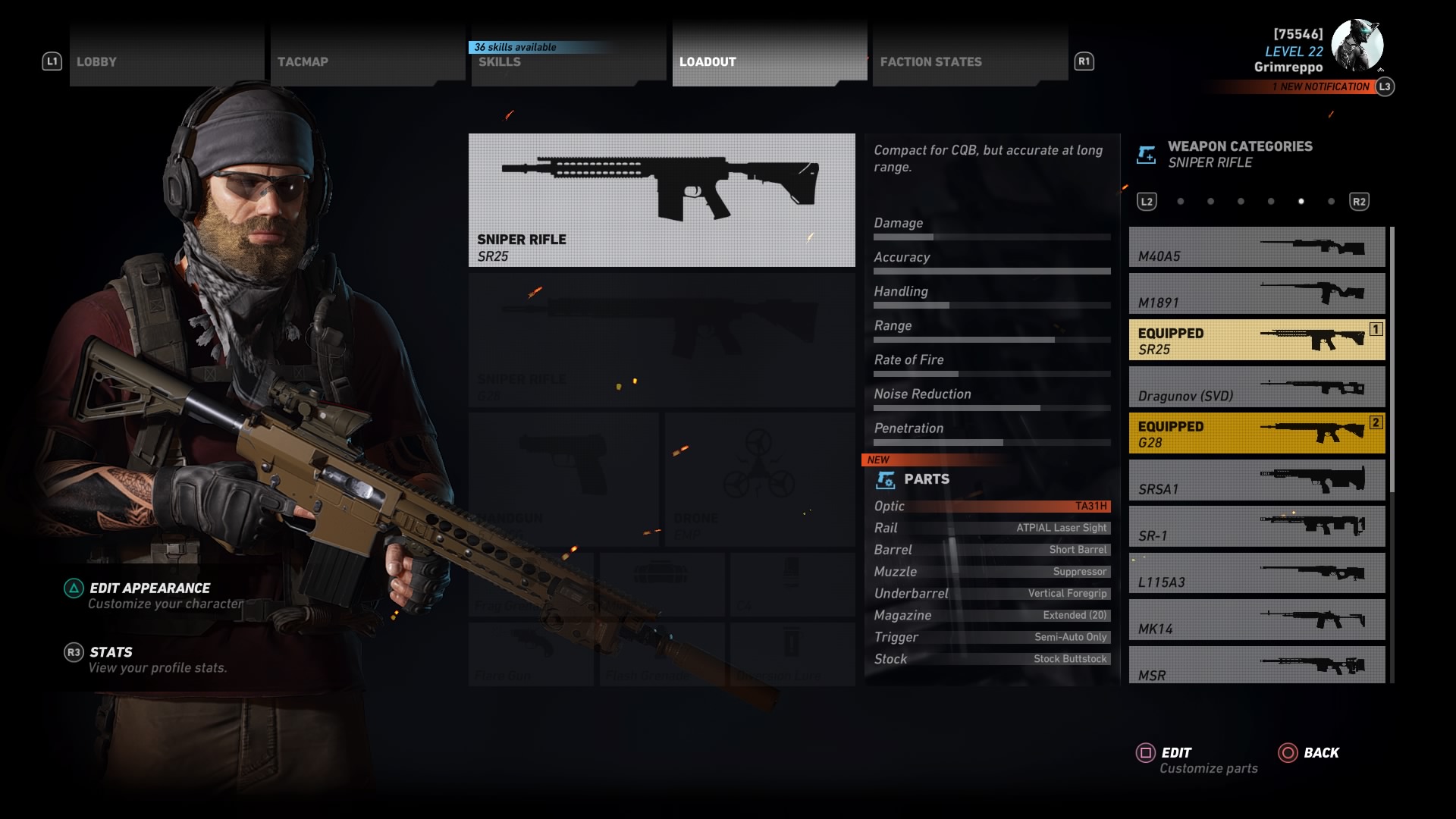The height and width of the screenshot is (819, 1456).
Task: Open the new notification banner
Action: pyautogui.click(x=1324, y=87)
